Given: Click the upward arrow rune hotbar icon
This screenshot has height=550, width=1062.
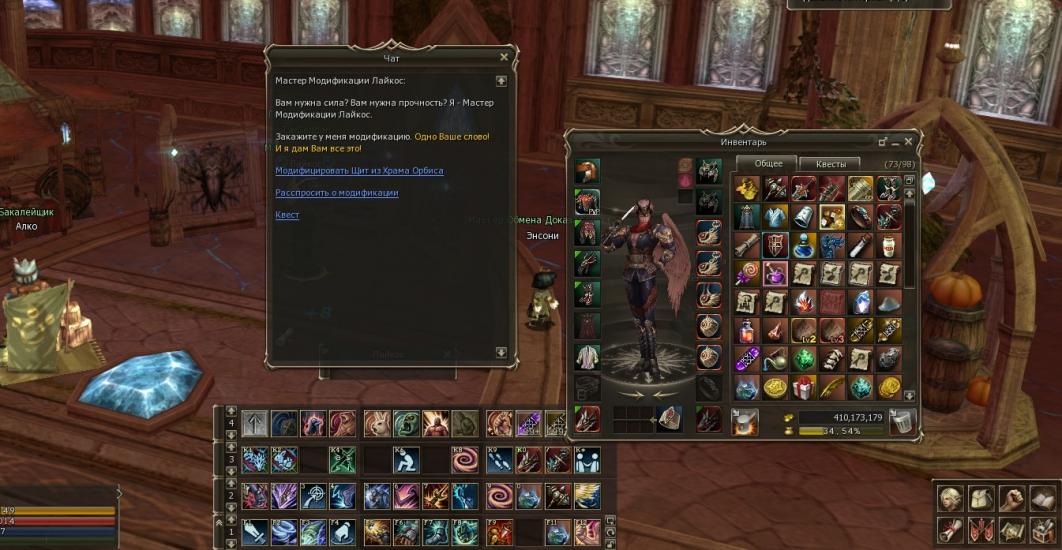Looking at the screenshot, I should tap(254, 424).
